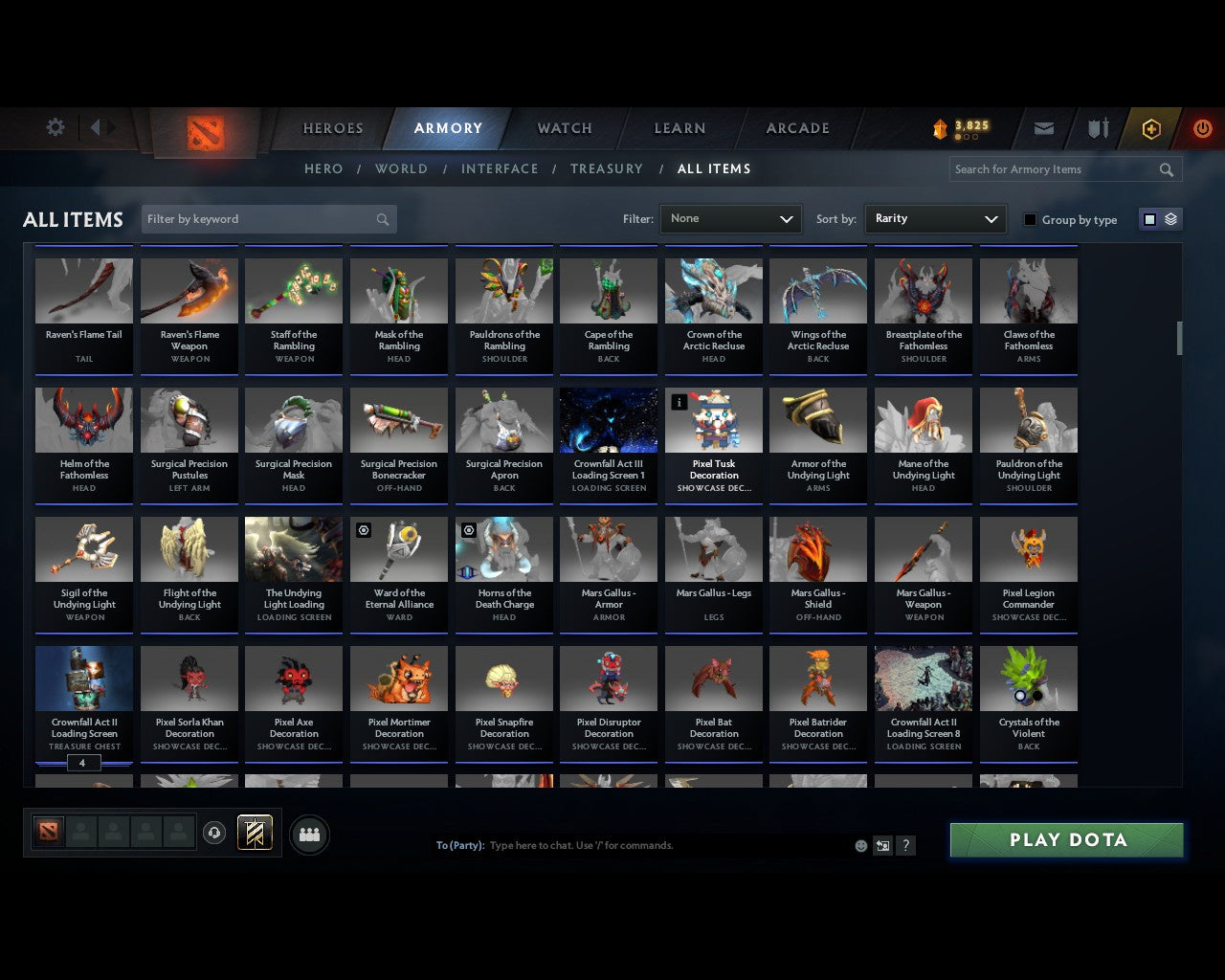The image size is (1225, 980).
Task: Open the mail notifications icon
Action: pyautogui.click(x=1043, y=128)
